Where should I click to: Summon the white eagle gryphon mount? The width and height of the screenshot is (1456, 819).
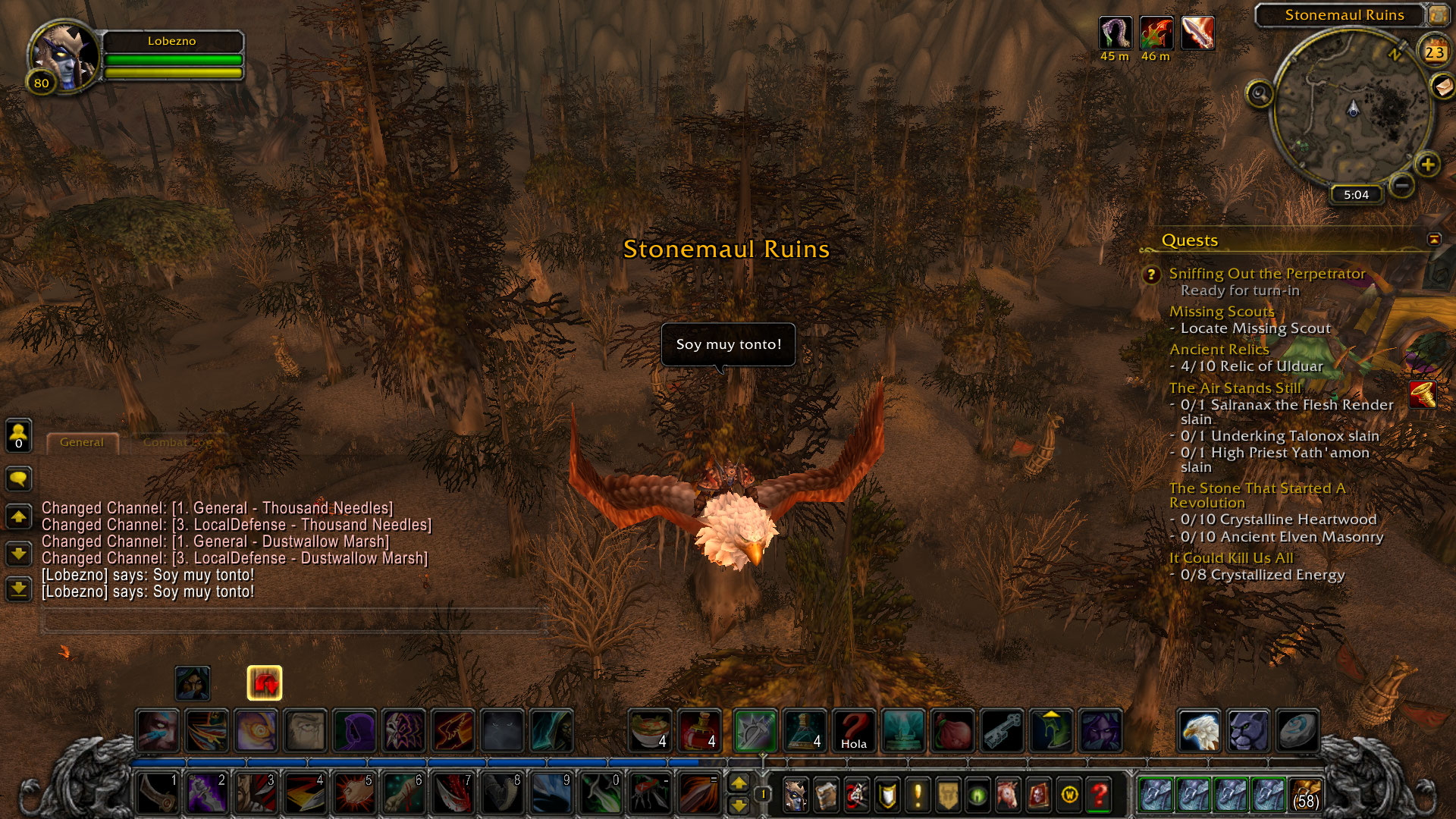(x=1199, y=731)
